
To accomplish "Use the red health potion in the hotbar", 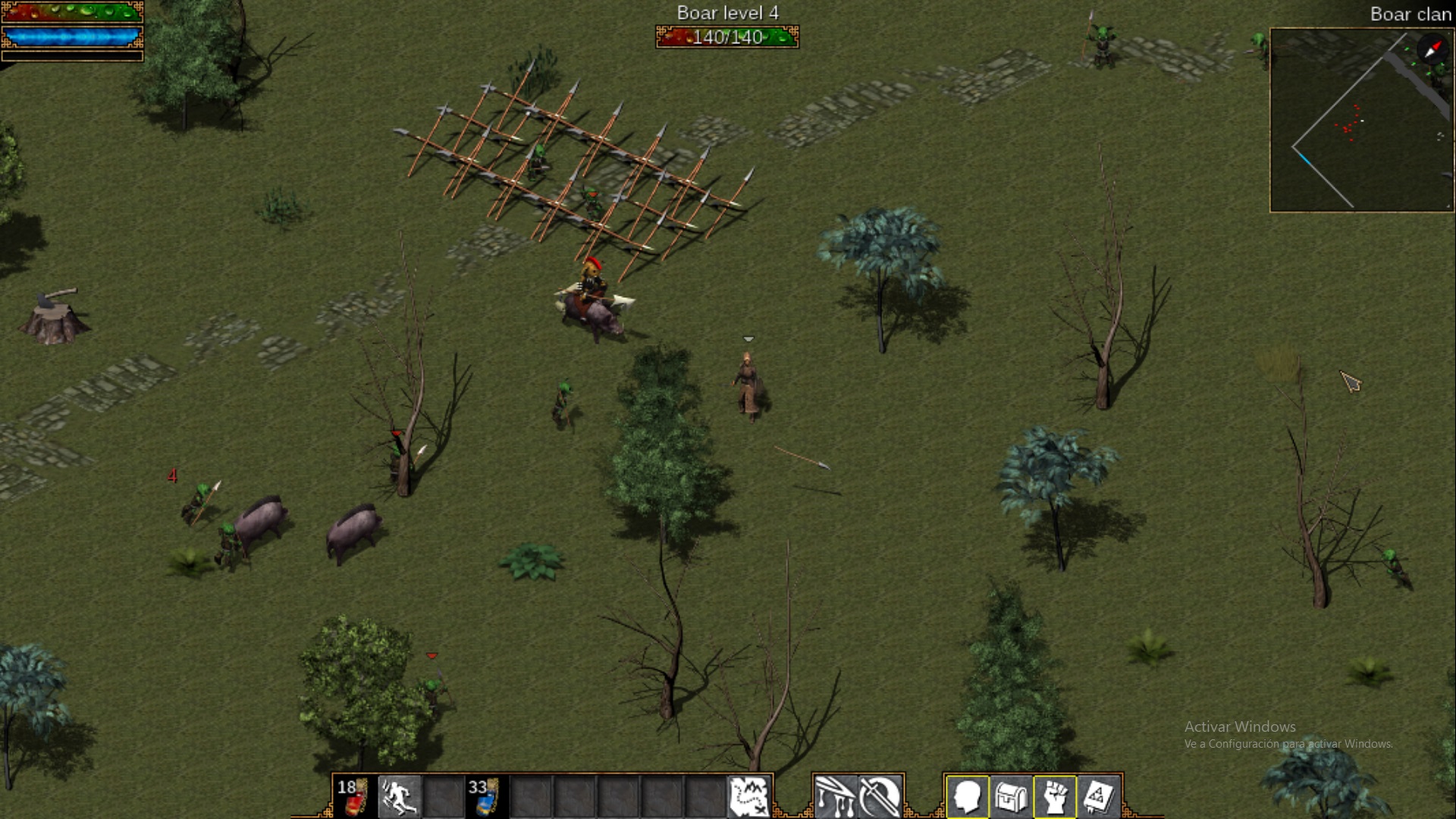I will click(353, 796).
